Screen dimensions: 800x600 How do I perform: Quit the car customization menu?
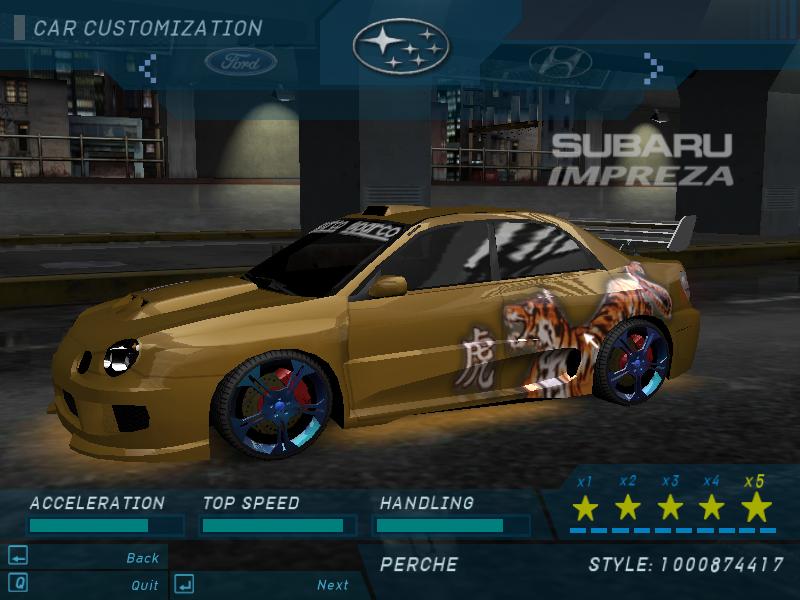pos(144,585)
